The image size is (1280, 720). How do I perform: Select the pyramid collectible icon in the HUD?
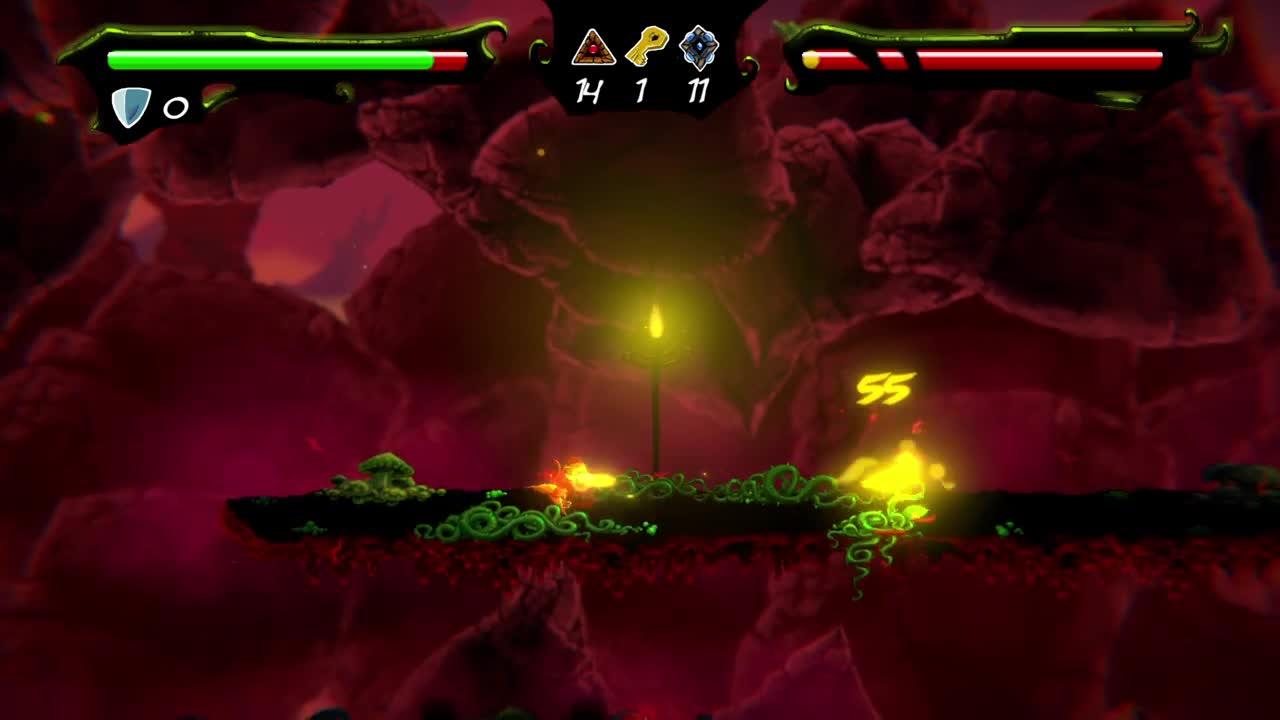point(592,47)
